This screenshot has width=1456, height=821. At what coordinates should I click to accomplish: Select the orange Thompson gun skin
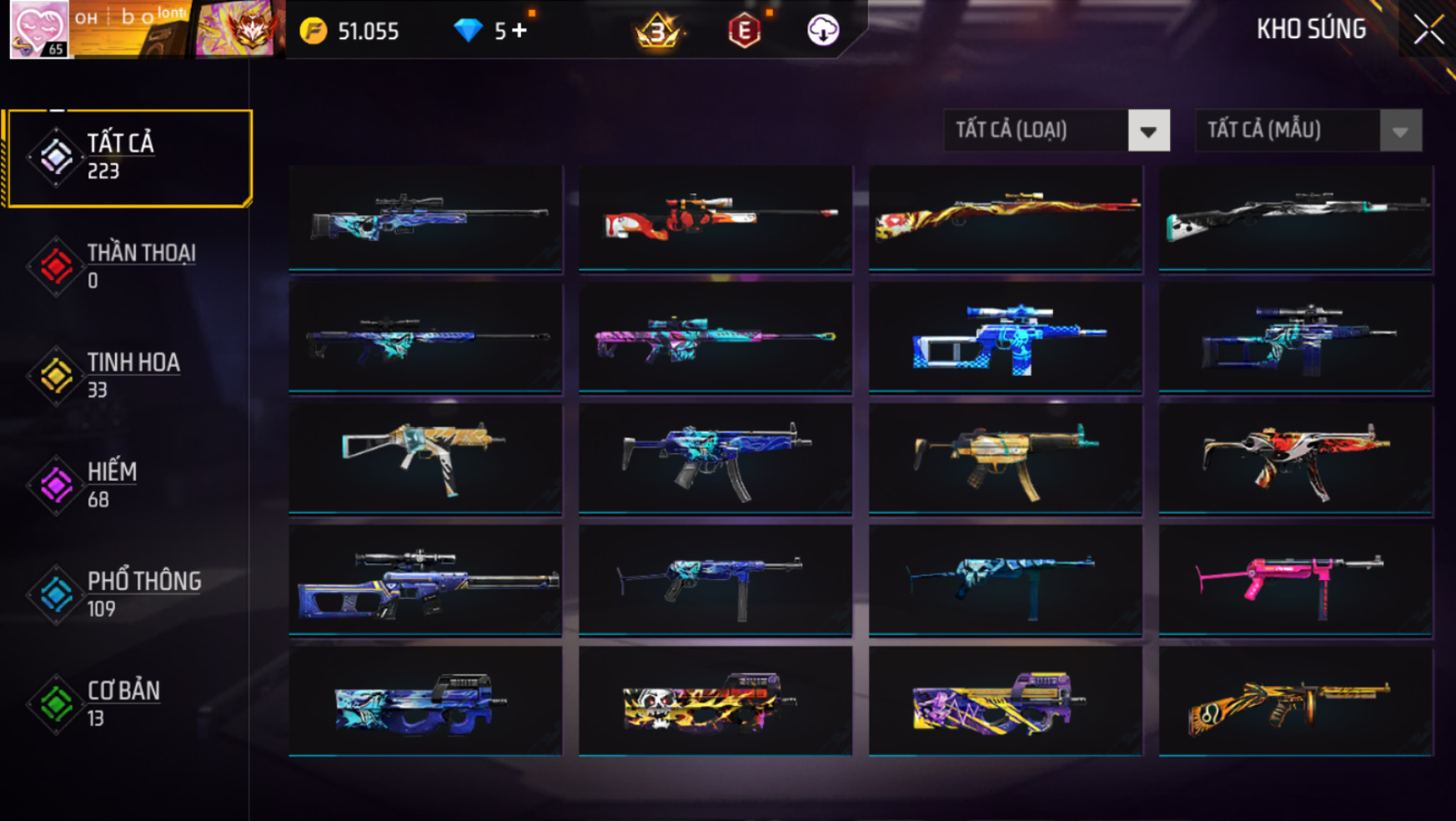pos(1295,702)
